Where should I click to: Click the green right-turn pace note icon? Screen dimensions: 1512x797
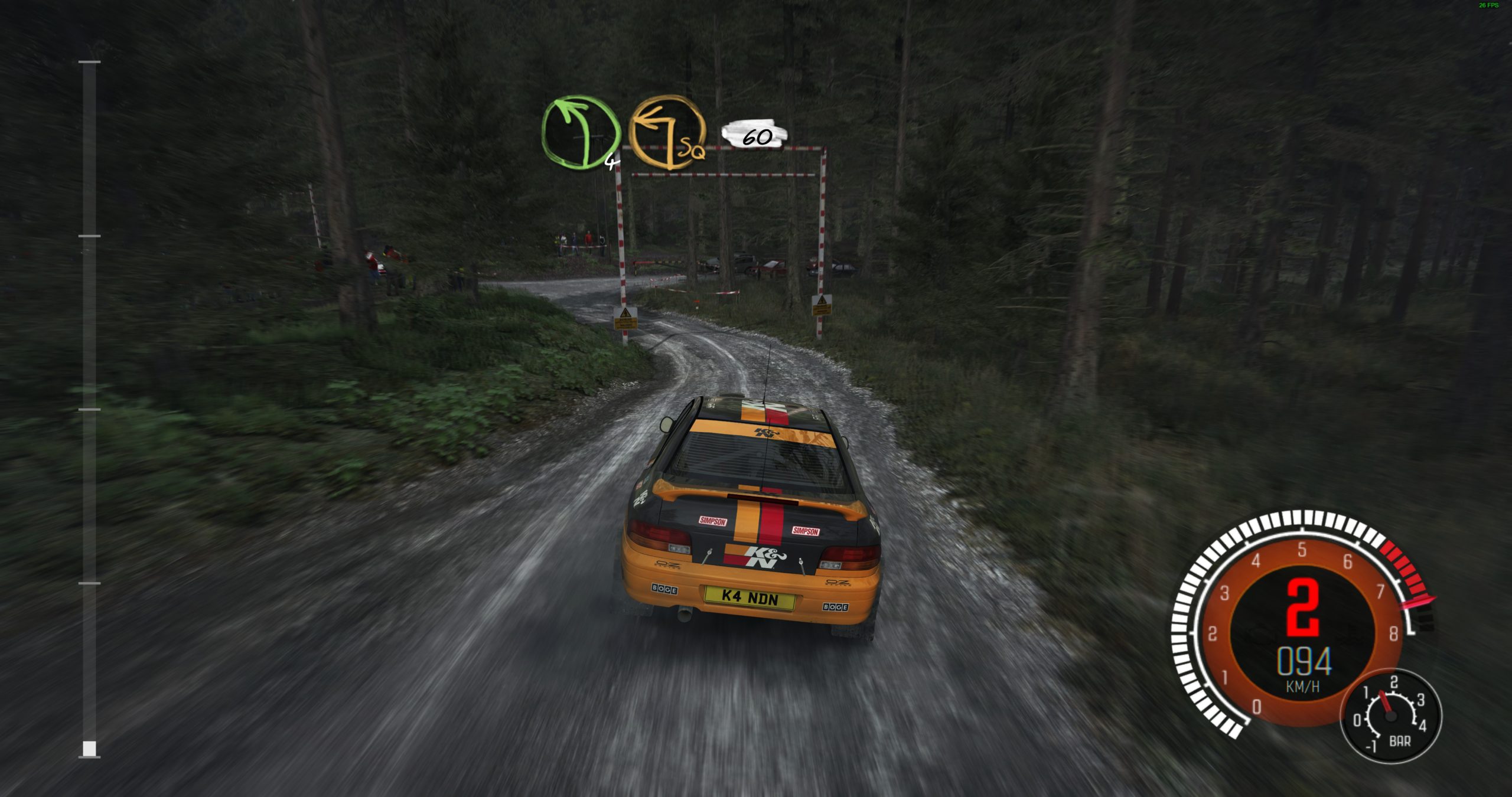point(580,133)
